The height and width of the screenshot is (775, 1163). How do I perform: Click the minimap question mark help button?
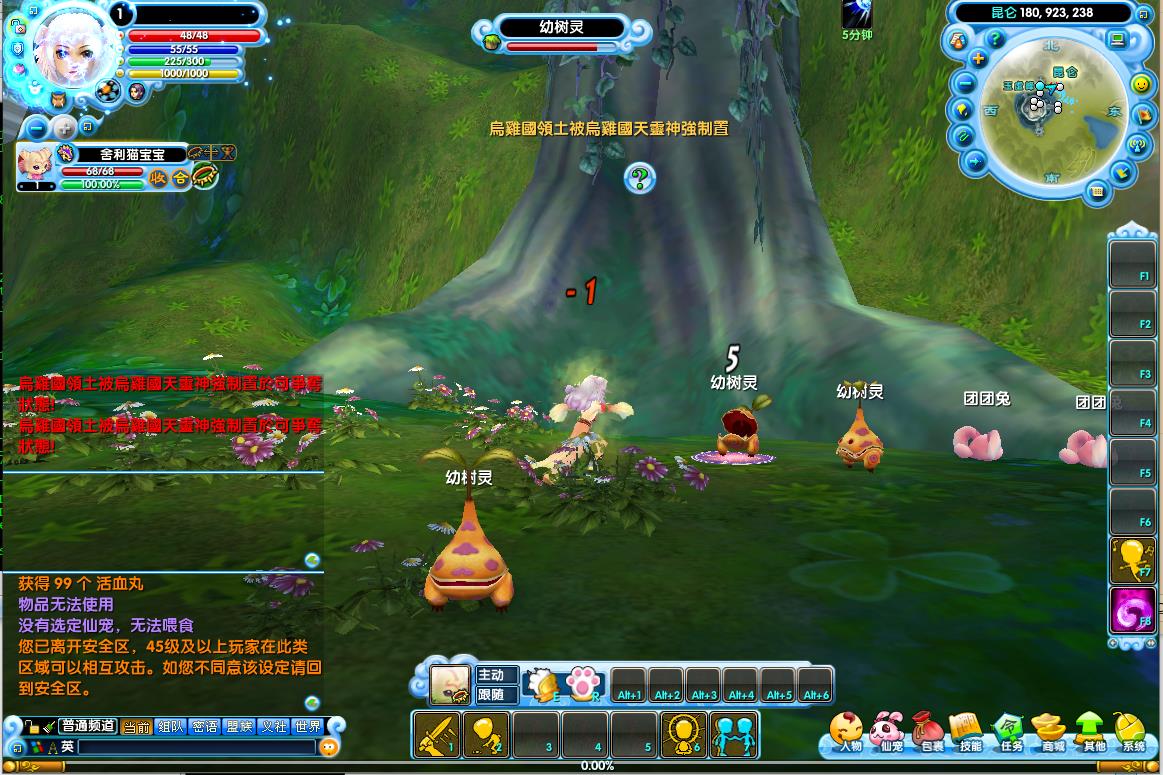click(995, 39)
